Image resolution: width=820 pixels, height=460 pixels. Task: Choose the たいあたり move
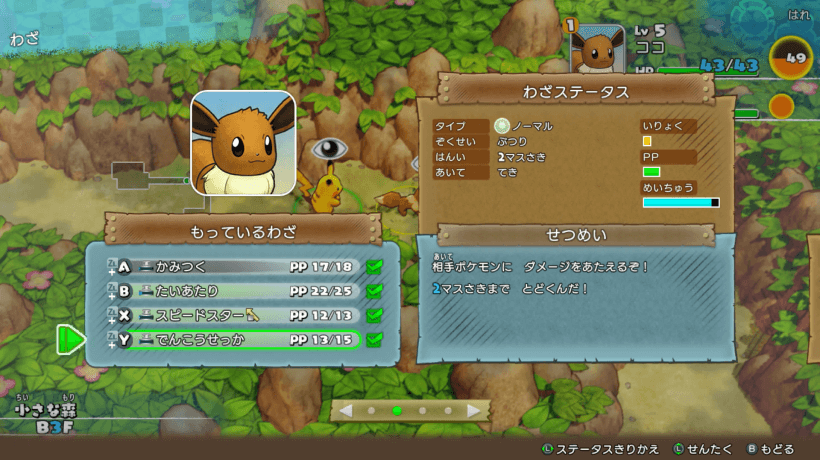(x=240, y=291)
